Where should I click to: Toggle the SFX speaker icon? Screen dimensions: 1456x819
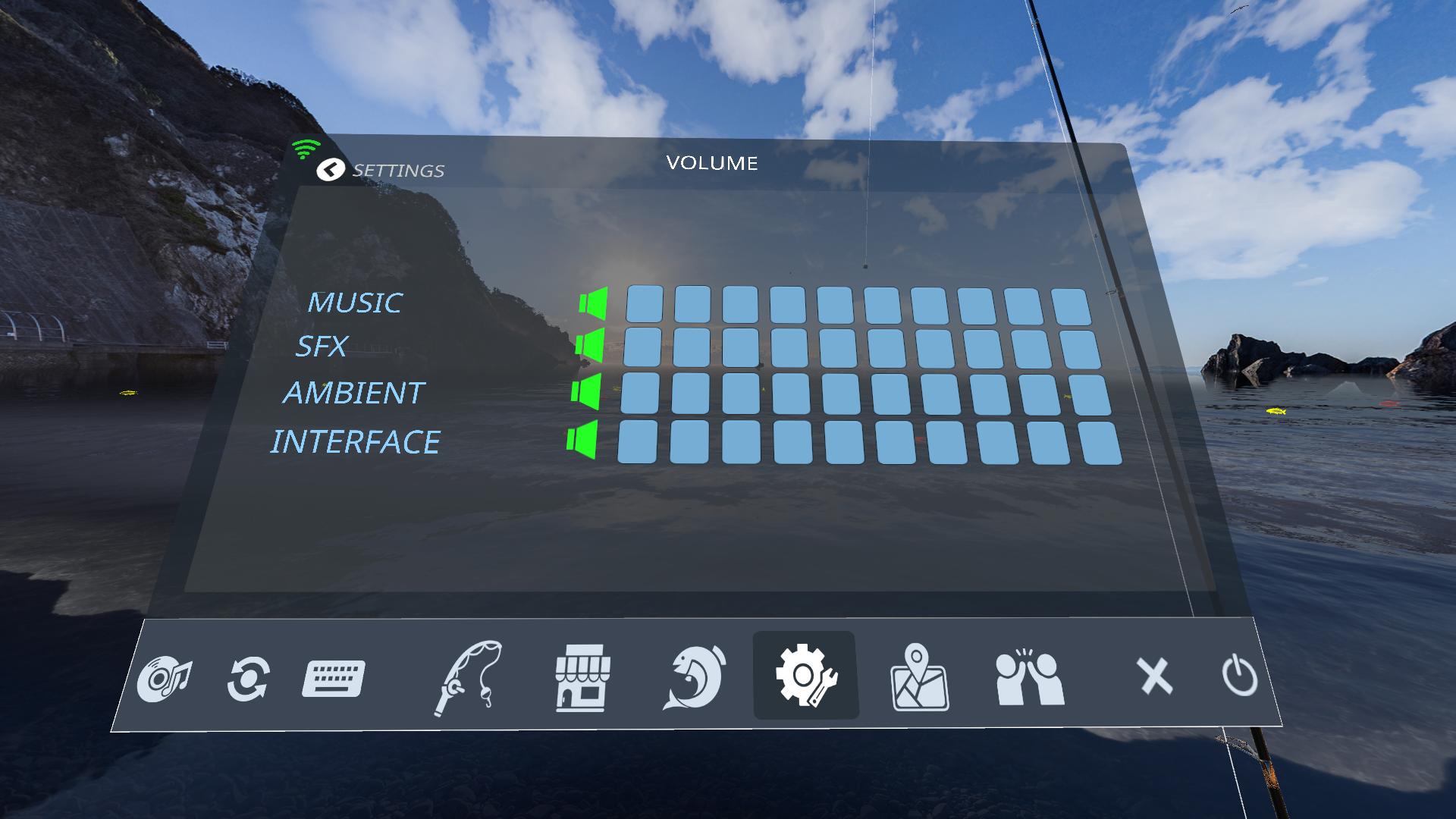coord(590,346)
